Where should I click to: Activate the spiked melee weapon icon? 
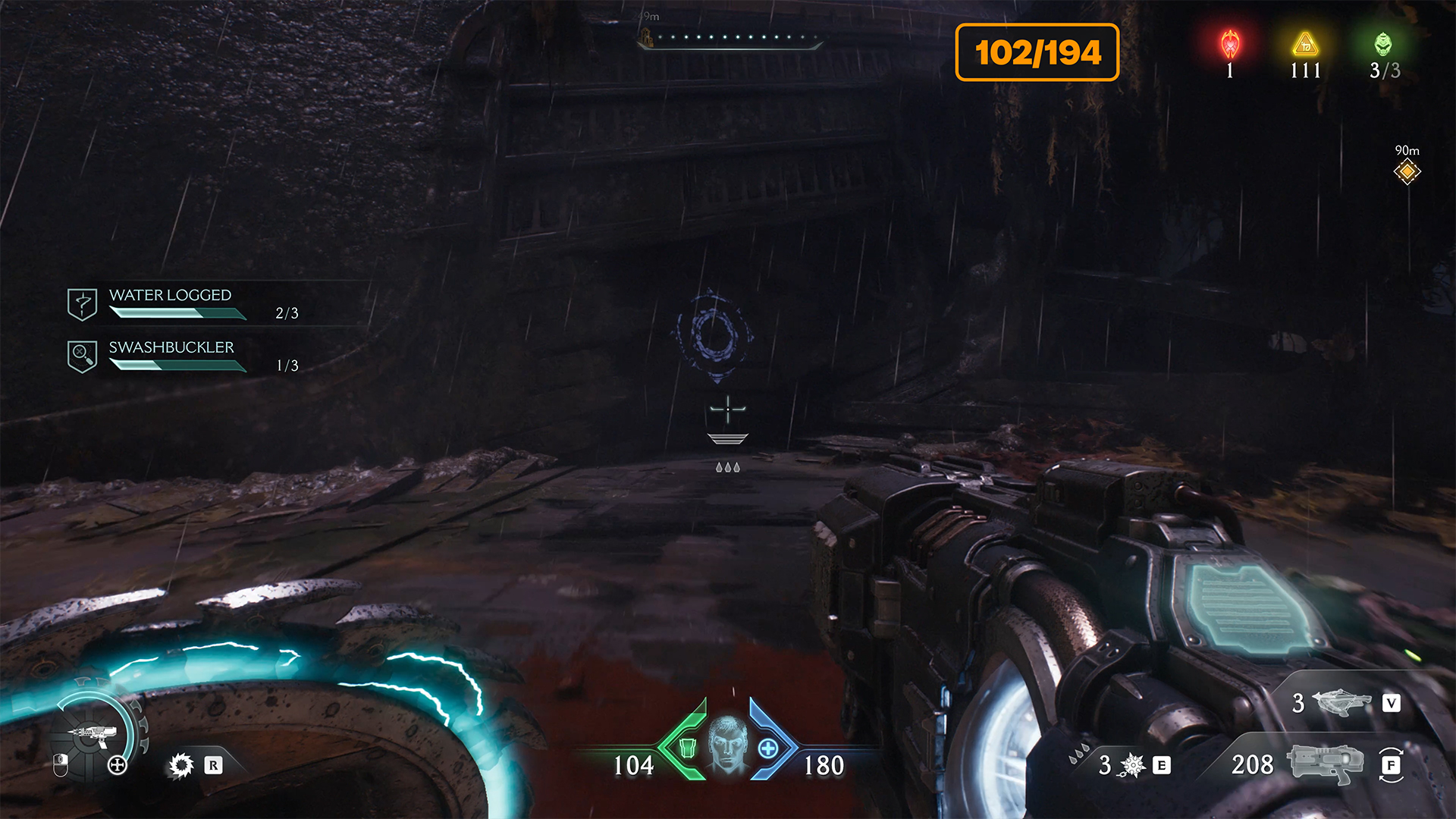point(1132,765)
